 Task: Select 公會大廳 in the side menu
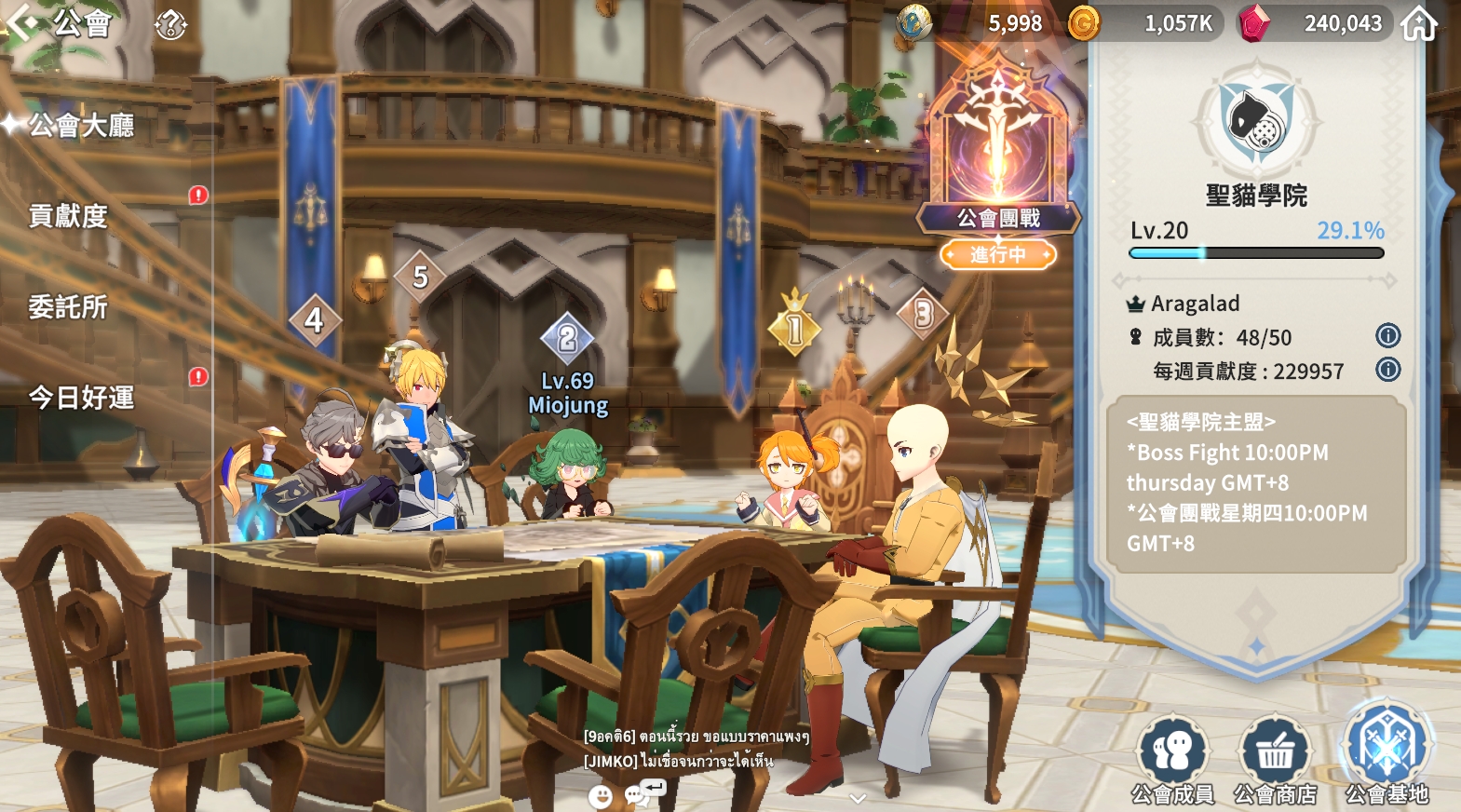(x=82, y=125)
